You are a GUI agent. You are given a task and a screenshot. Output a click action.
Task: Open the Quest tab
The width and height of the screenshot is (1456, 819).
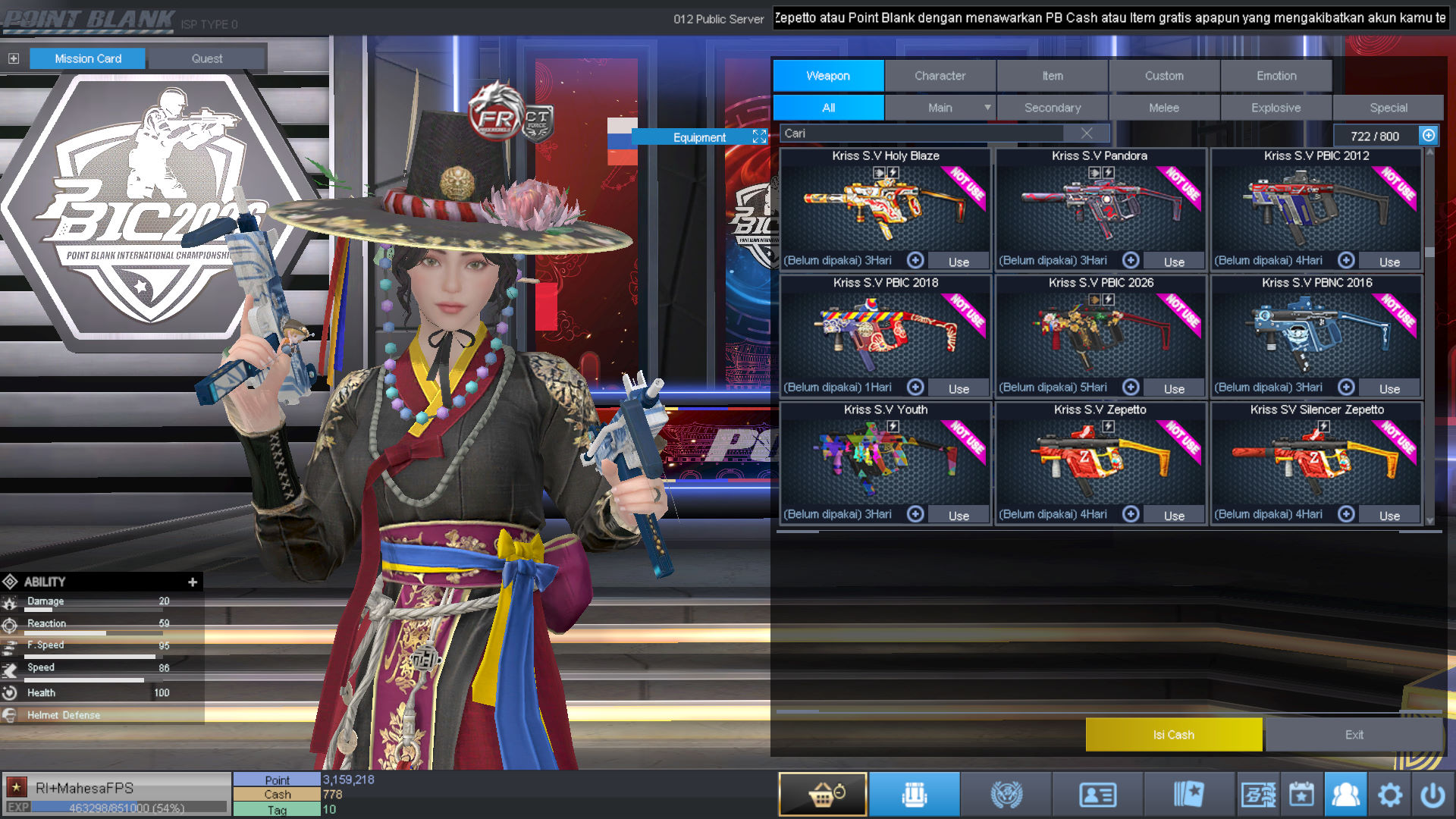(206, 58)
